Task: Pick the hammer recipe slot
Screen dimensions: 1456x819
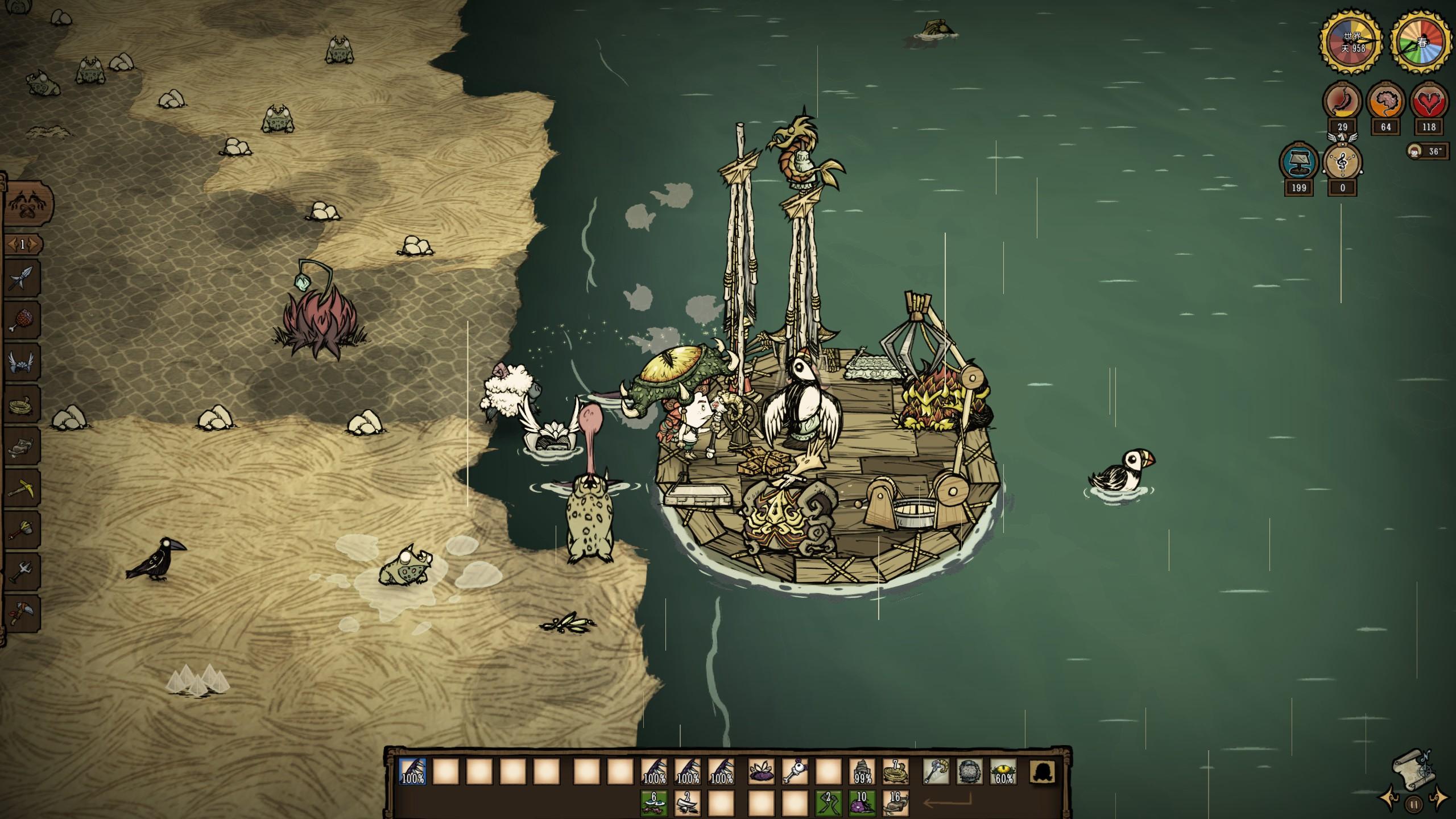Action: [x=23, y=529]
